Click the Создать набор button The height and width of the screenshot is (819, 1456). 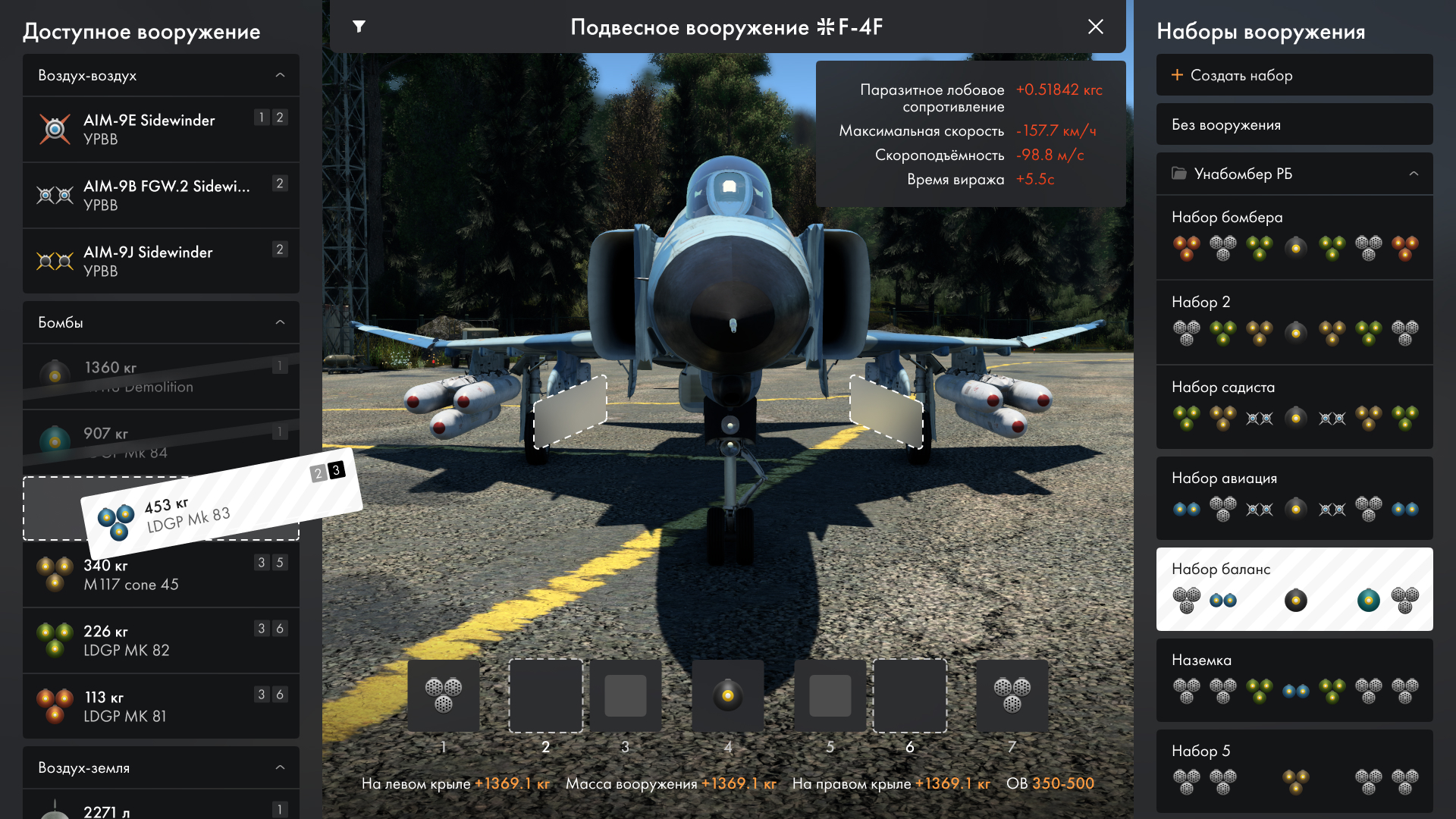point(1293,74)
